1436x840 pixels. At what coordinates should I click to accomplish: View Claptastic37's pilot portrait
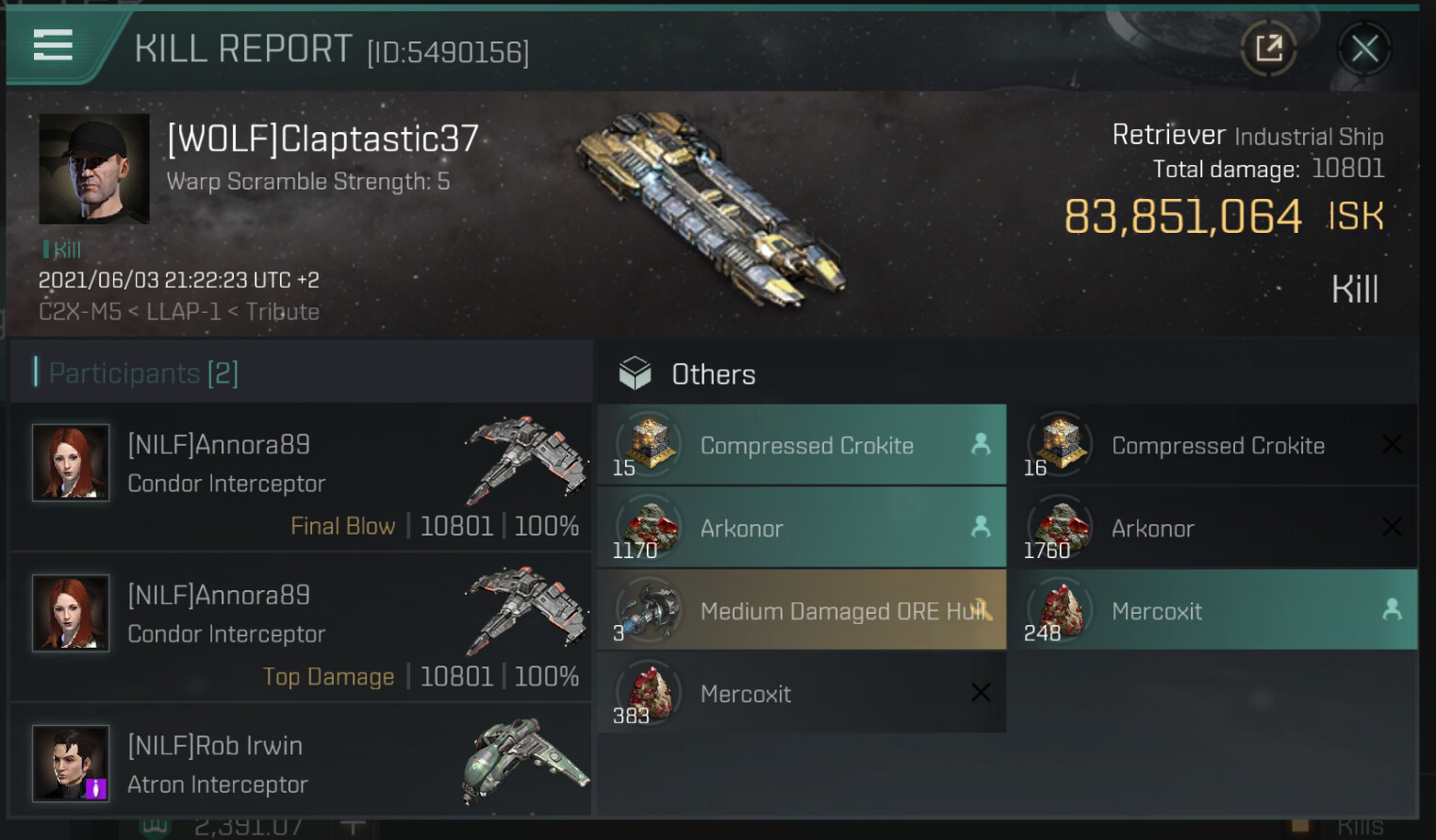tap(93, 169)
